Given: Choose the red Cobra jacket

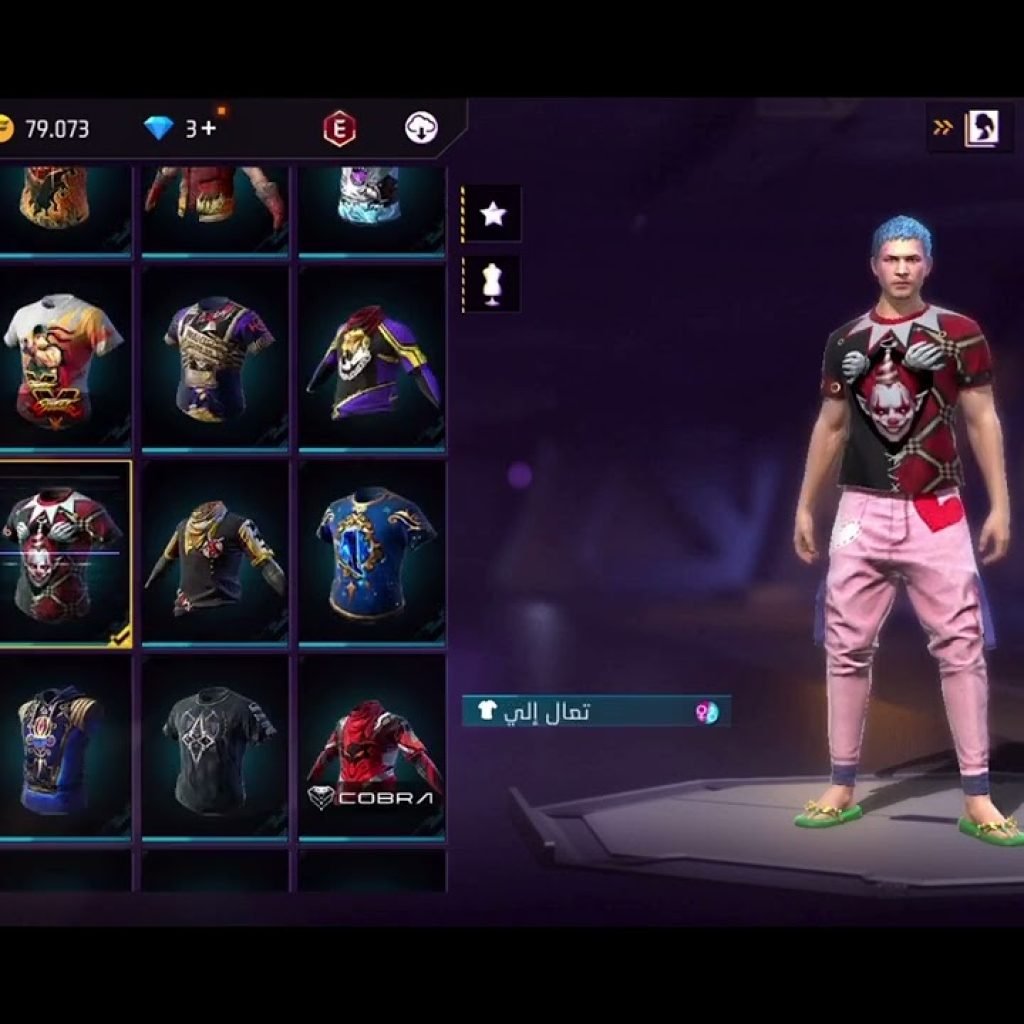Looking at the screenshot, I should pos(372,748).
